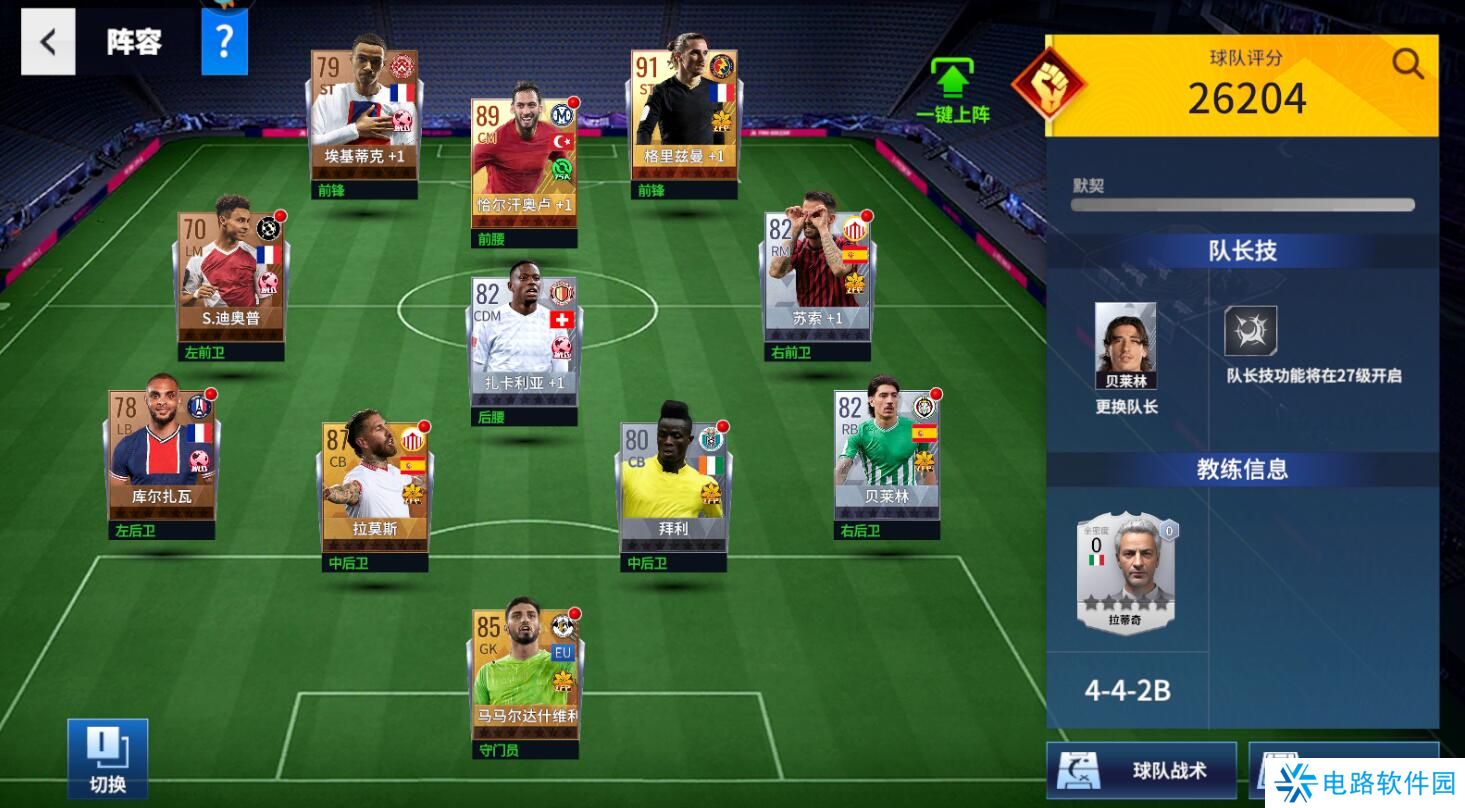
Task: Go back using the arrow button
Action: click(x=48, y=42)
